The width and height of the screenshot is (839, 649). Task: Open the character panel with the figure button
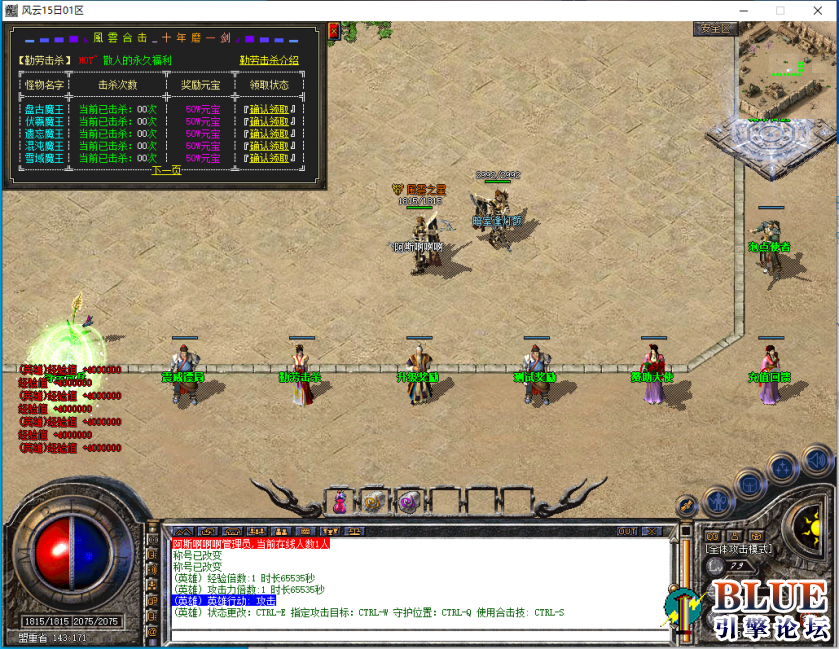point(716,499)
